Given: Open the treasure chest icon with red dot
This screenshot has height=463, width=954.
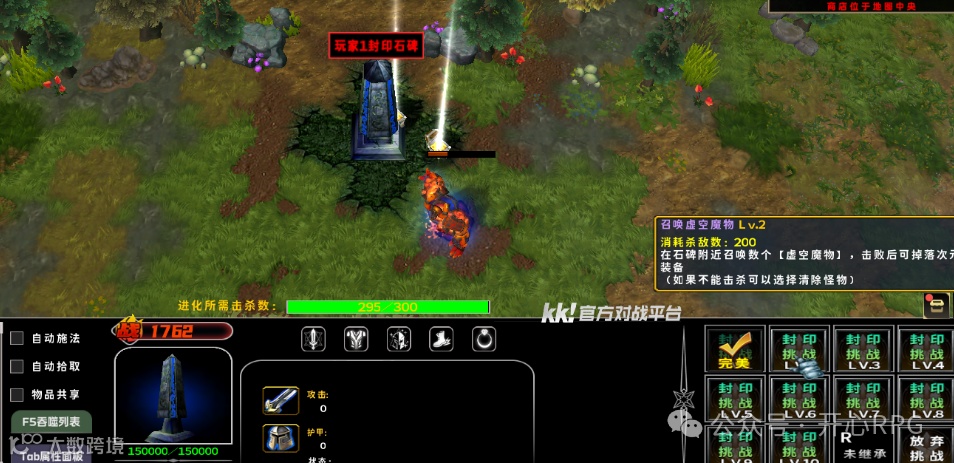Looking at the screenshot, I should pyautogui.click(x=935, y=305).
